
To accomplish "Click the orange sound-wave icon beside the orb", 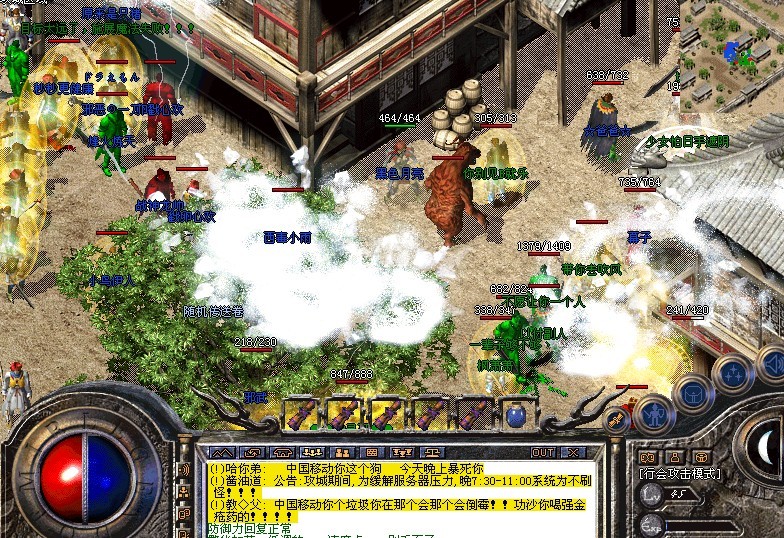I will (647, 457).
